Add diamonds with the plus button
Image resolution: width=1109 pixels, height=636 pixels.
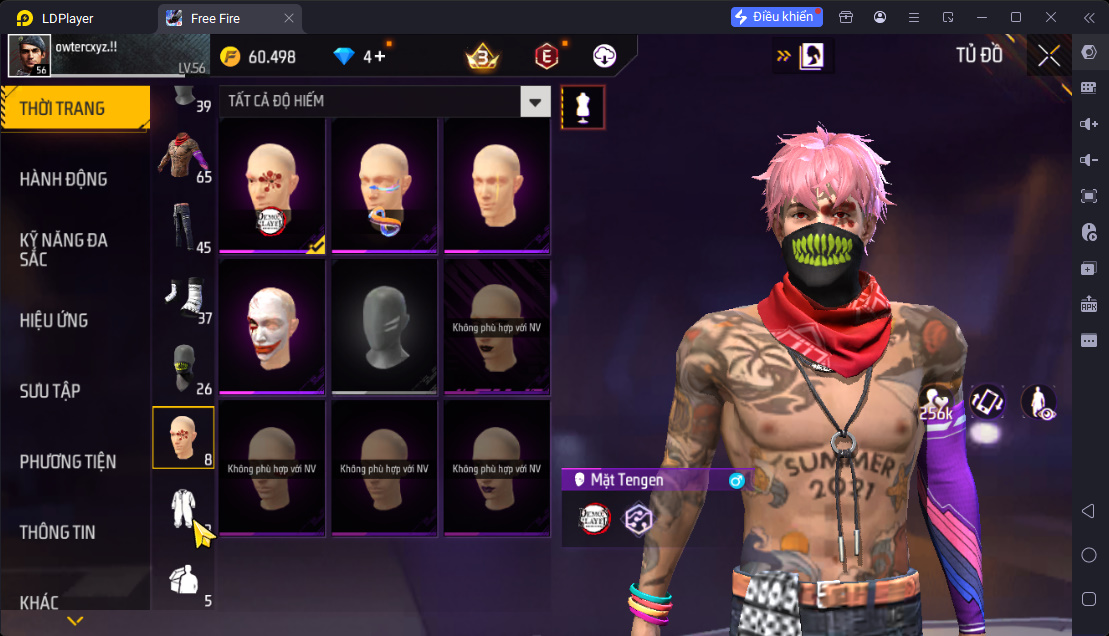pyautogui.click(x=380, y=57)
